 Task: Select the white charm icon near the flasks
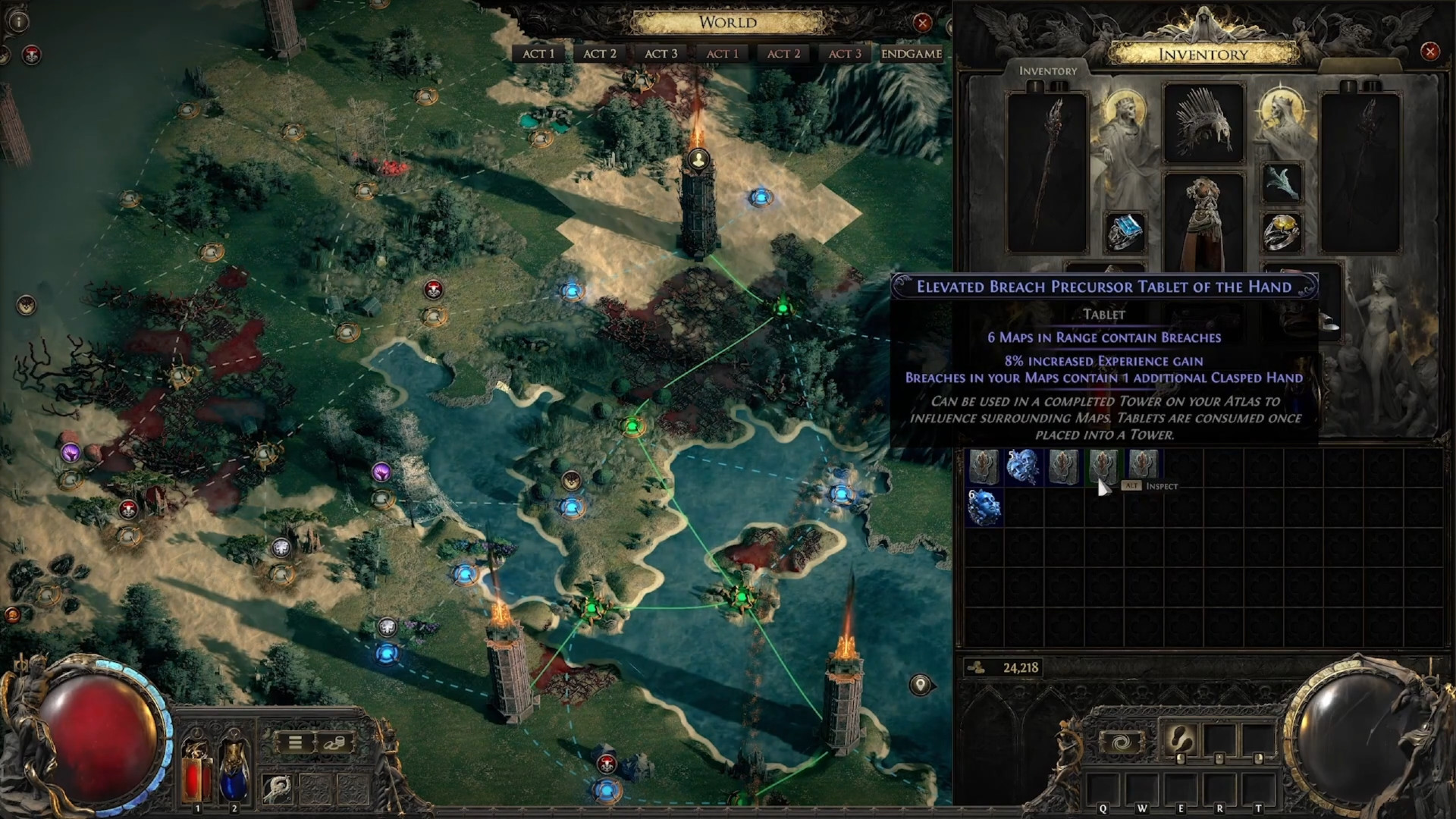point(278,790)
